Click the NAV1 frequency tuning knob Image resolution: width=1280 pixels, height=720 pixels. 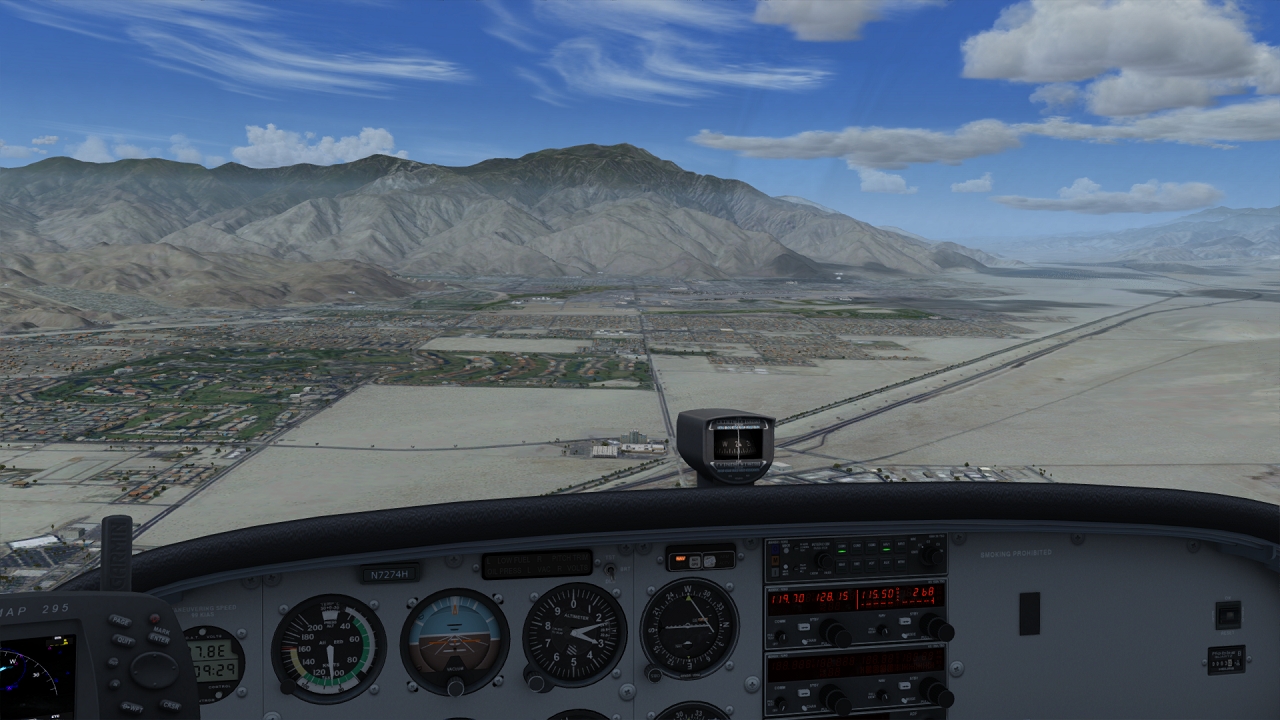(x=936, y=628)
